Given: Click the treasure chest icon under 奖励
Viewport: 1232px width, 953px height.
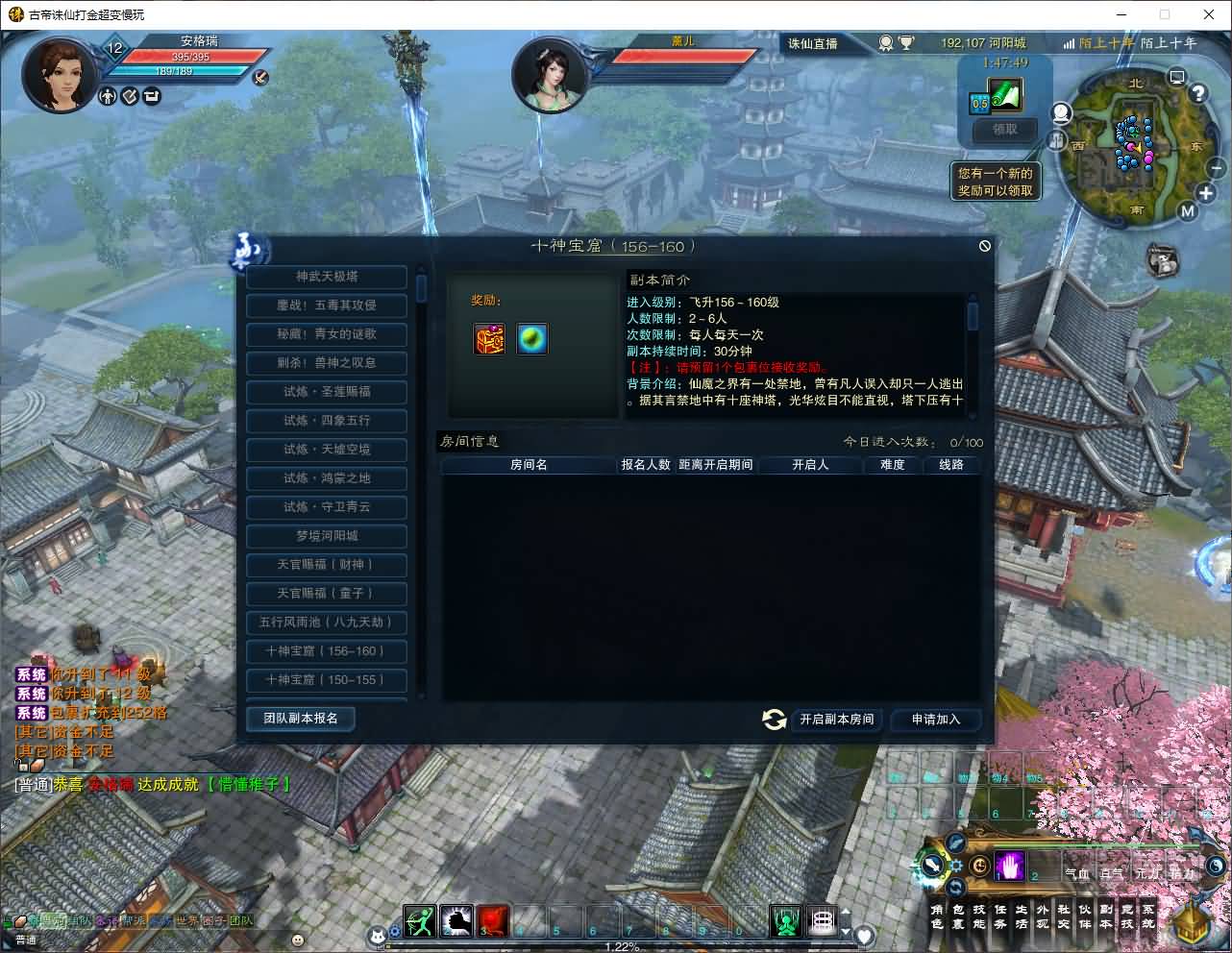Looking at the screenshot, I should [490, 339].
